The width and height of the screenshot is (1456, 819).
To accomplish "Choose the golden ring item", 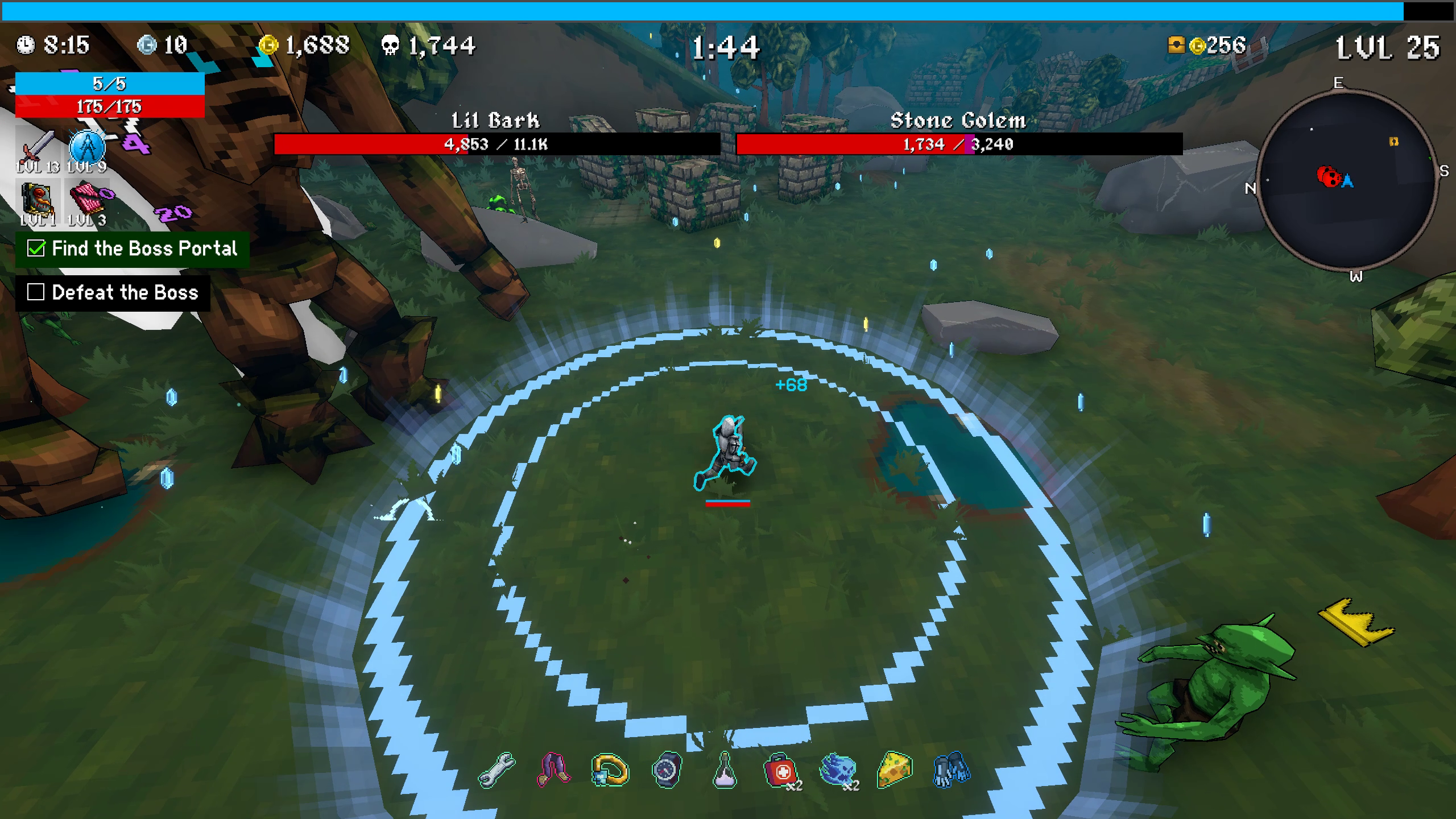I will [x=610, y=771].
